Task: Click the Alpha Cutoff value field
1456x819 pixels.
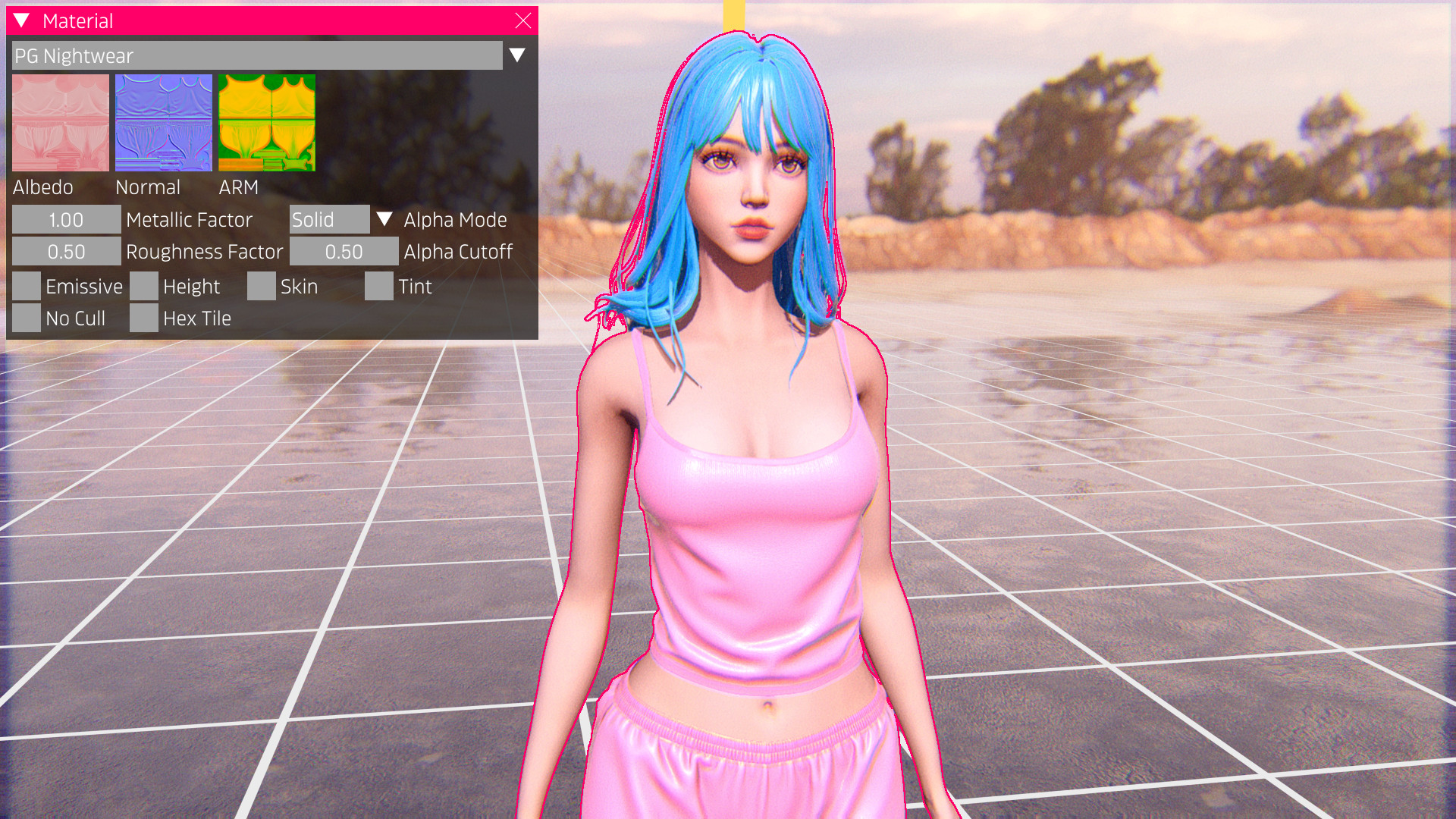Action: 344,252
